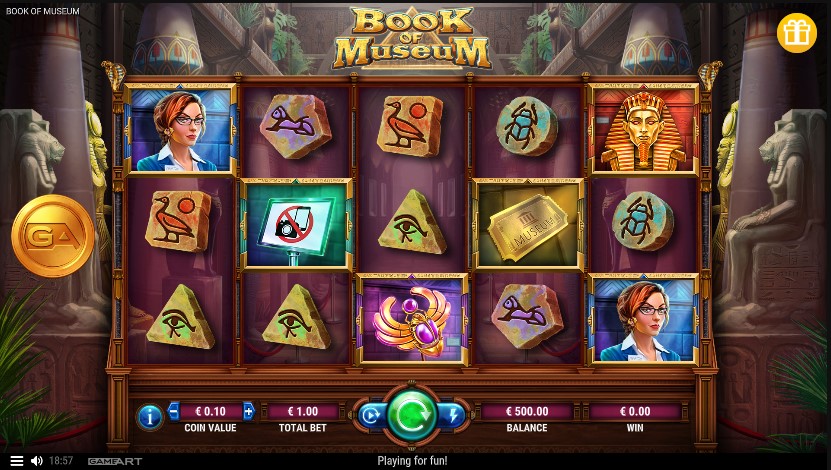Open the hamburger menu
Screen dimensions: 831x470
(16, 461)
